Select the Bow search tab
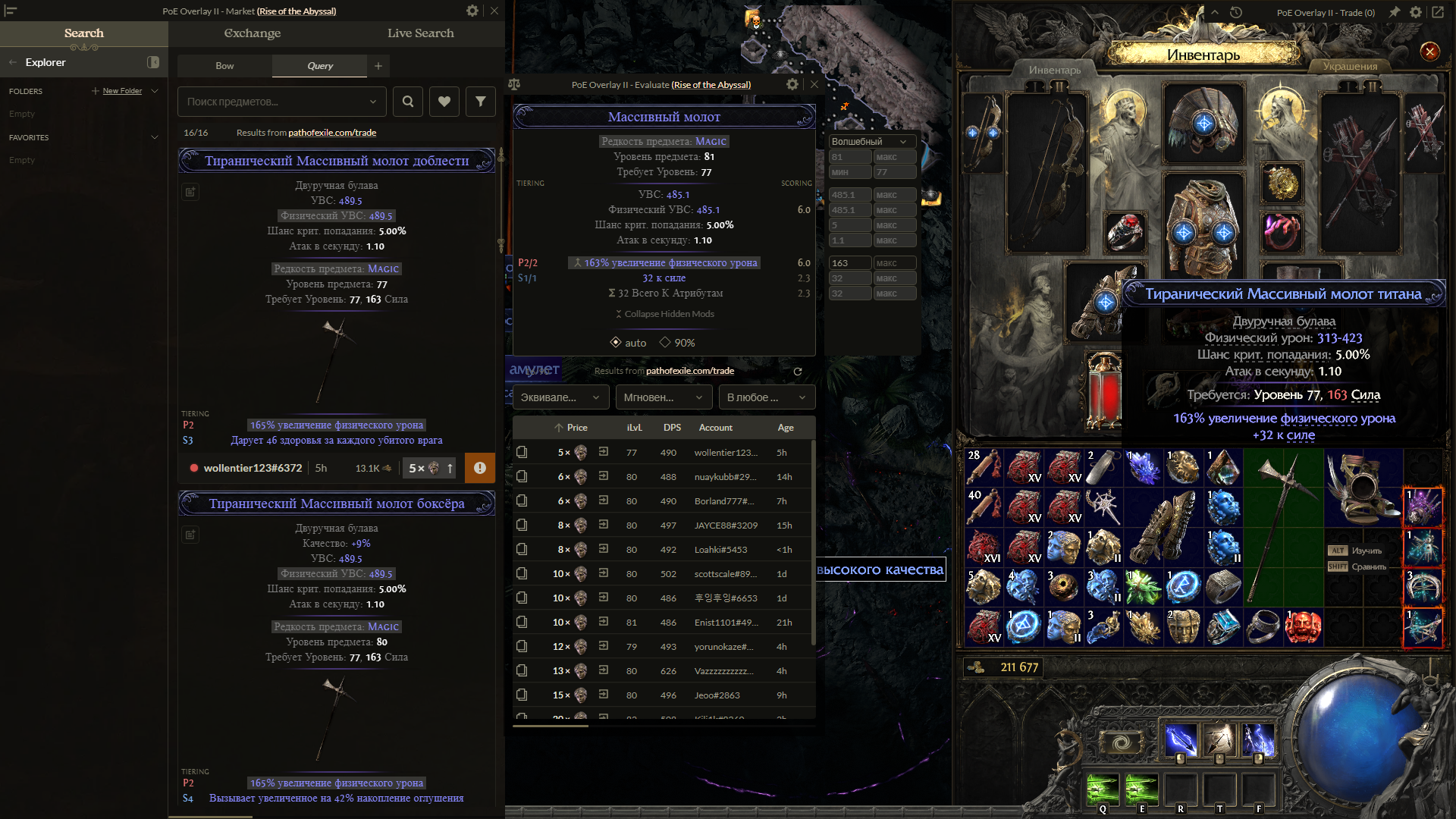The height and width of the screenshot is (819, 1456). tap(224, 66)
